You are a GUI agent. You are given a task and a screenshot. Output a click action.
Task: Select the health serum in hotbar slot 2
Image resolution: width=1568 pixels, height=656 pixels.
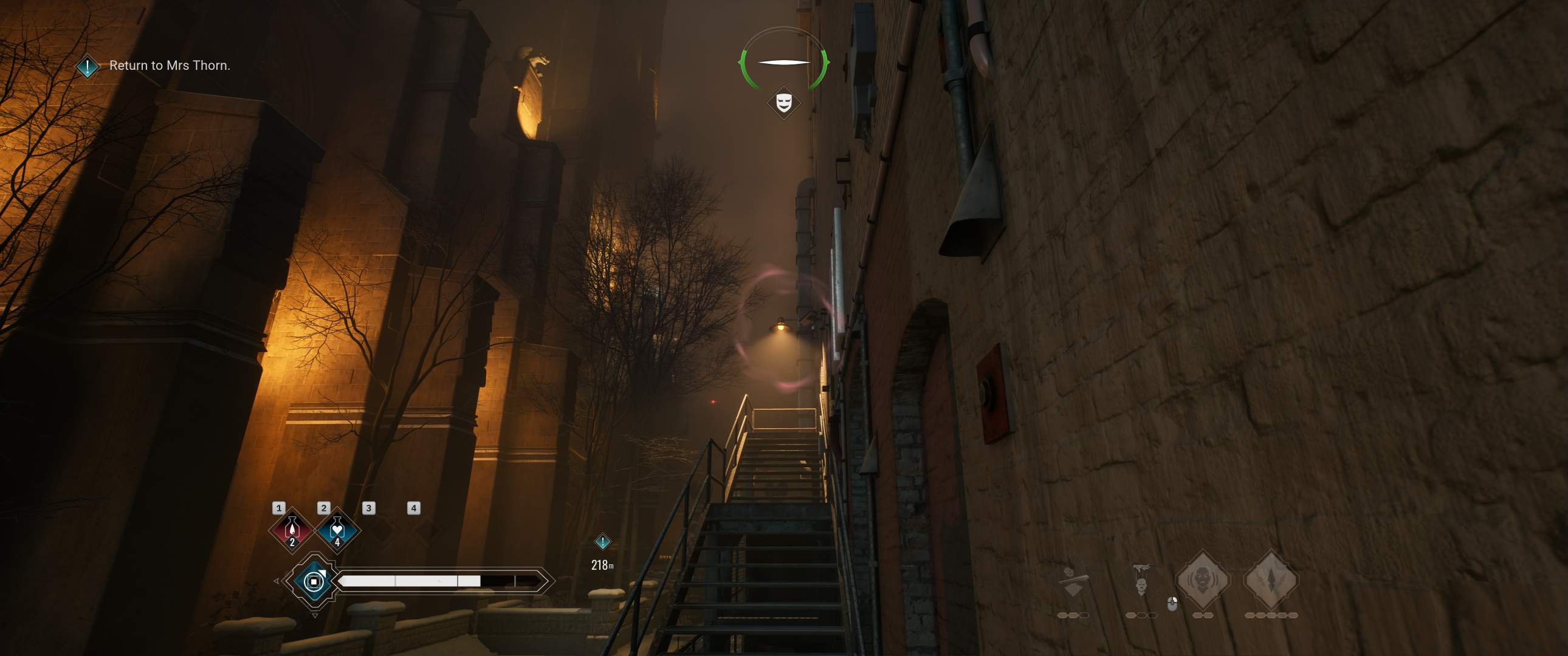click(337, 531)
